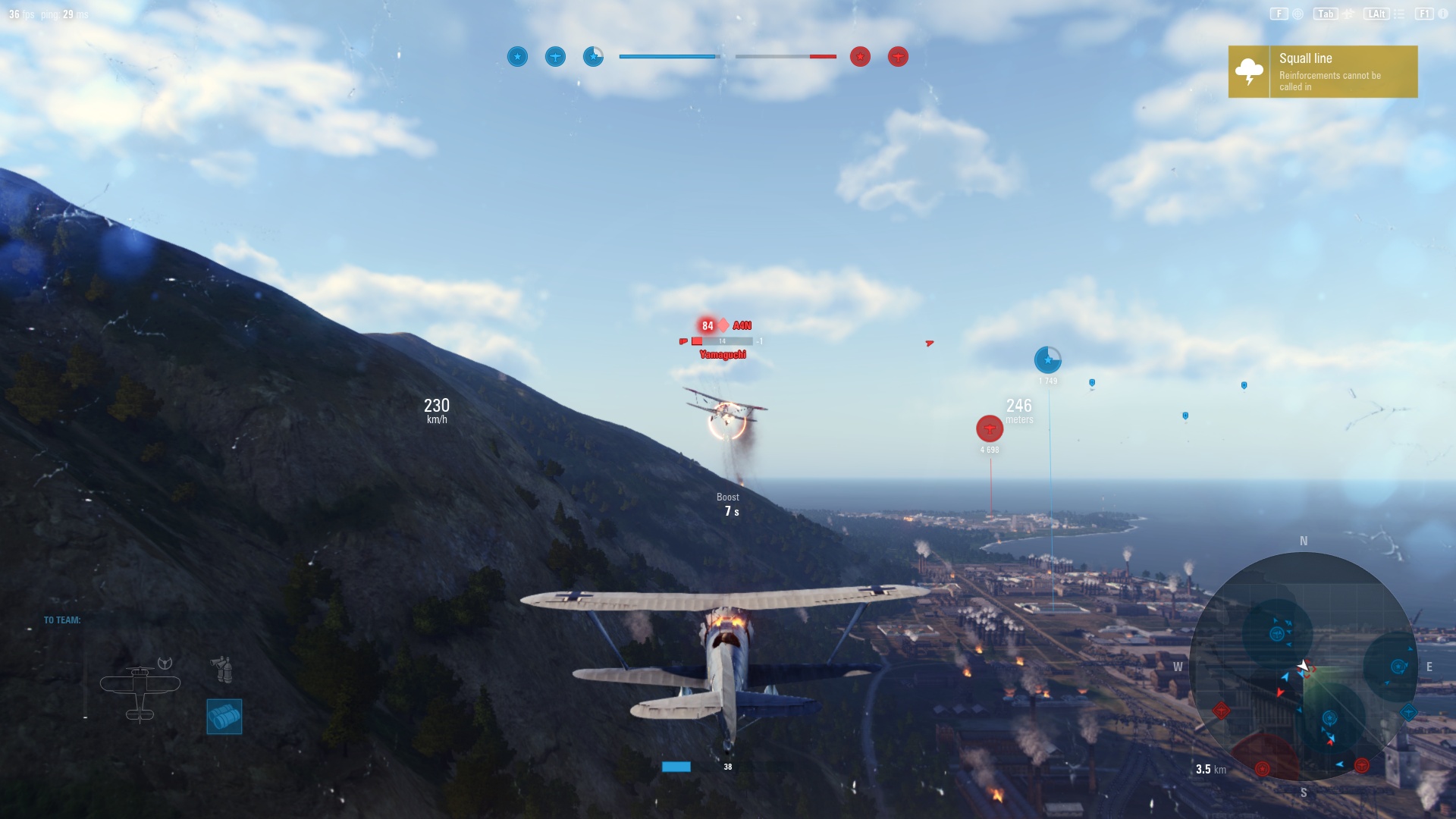Click the blue team star icon in score bar
The image size is (1456, 819).
point(518,56)
